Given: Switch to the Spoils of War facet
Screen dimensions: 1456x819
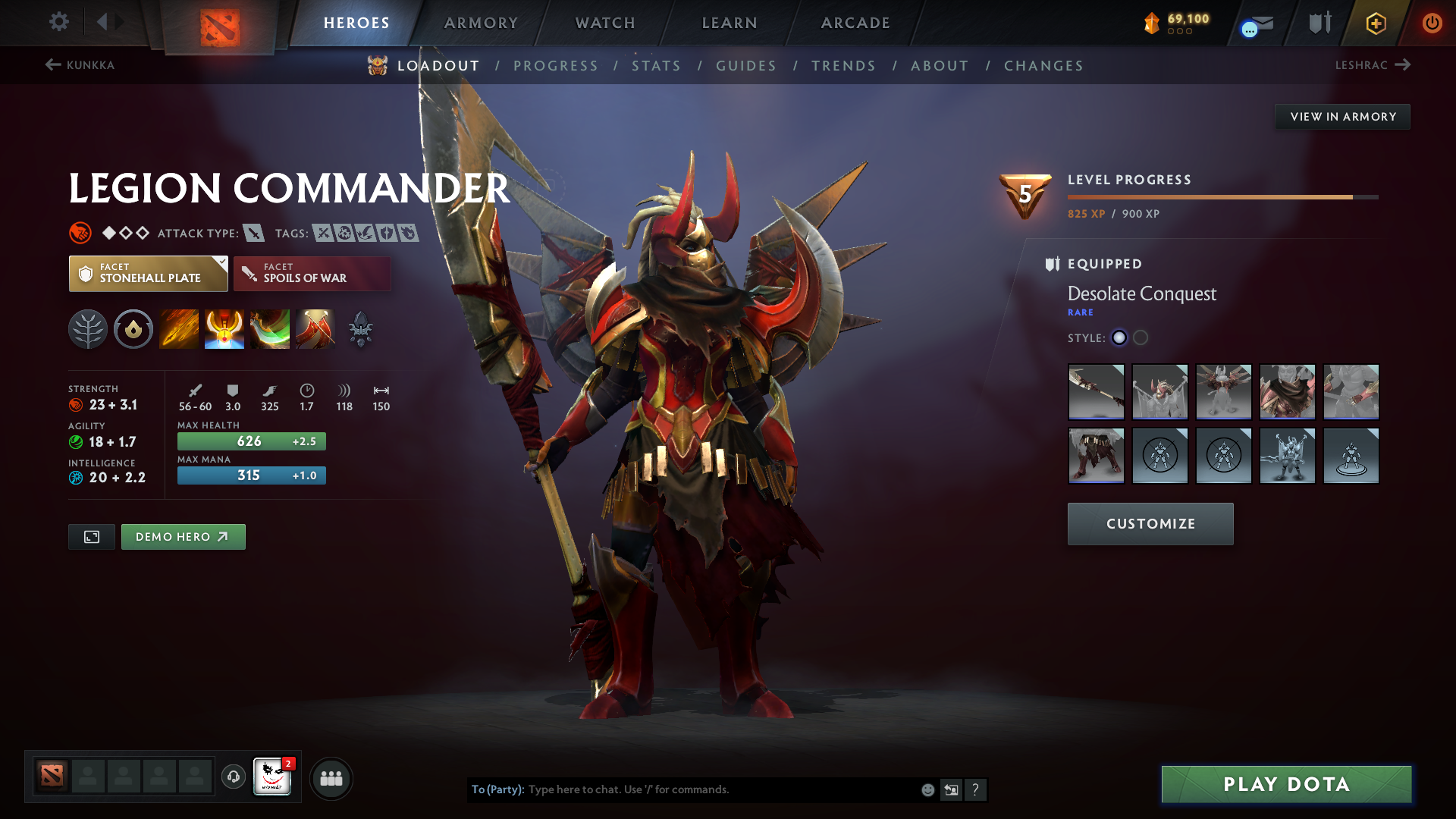Looking at the screenshot, I should (x=311, y=273).
